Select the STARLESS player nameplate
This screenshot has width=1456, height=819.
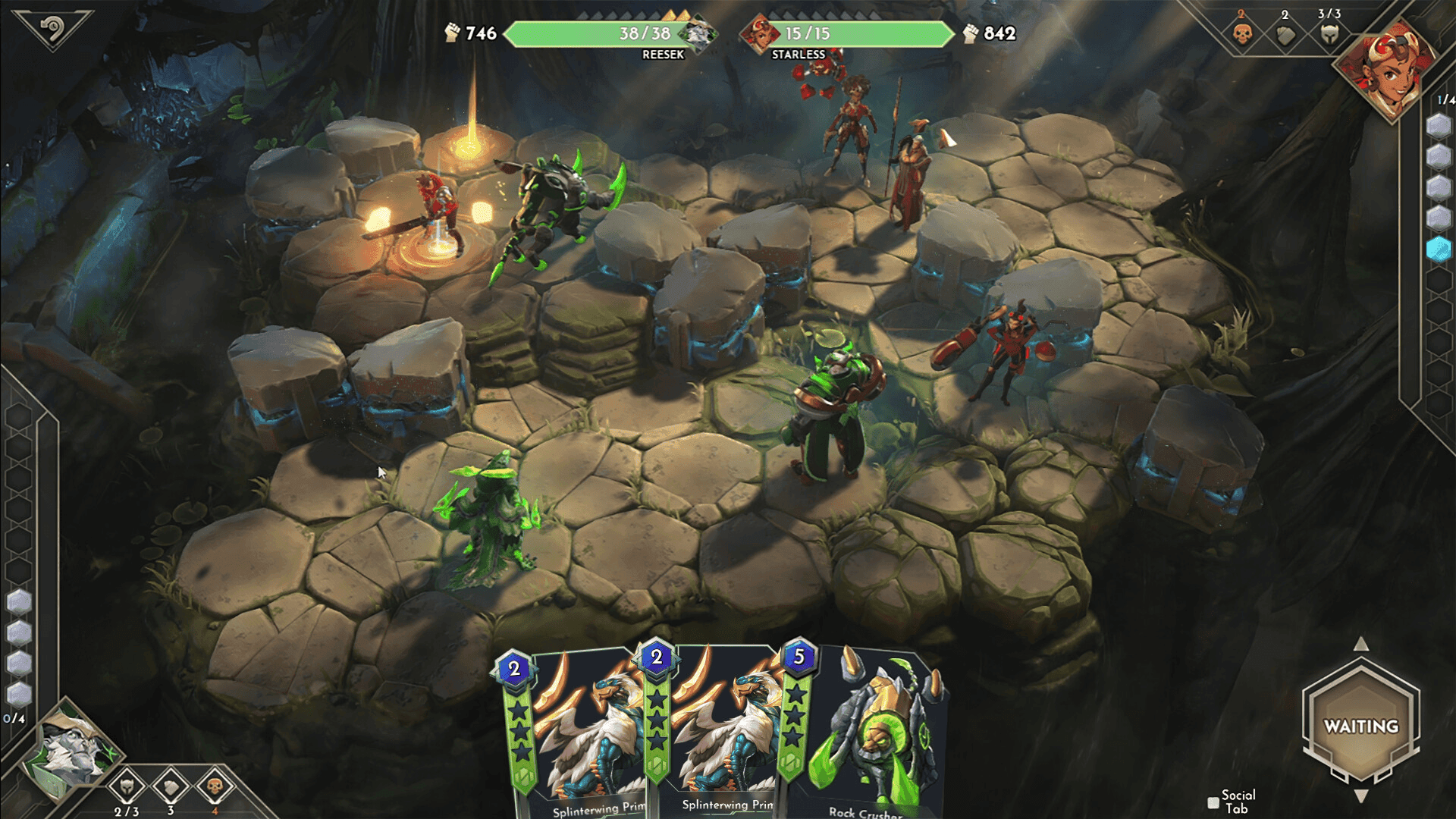[799, 54]
